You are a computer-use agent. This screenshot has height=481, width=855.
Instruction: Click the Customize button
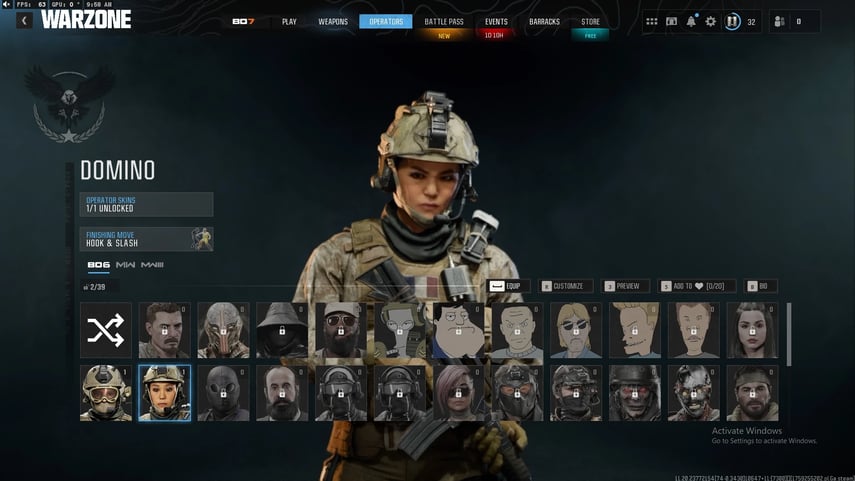tap(567, 286)
